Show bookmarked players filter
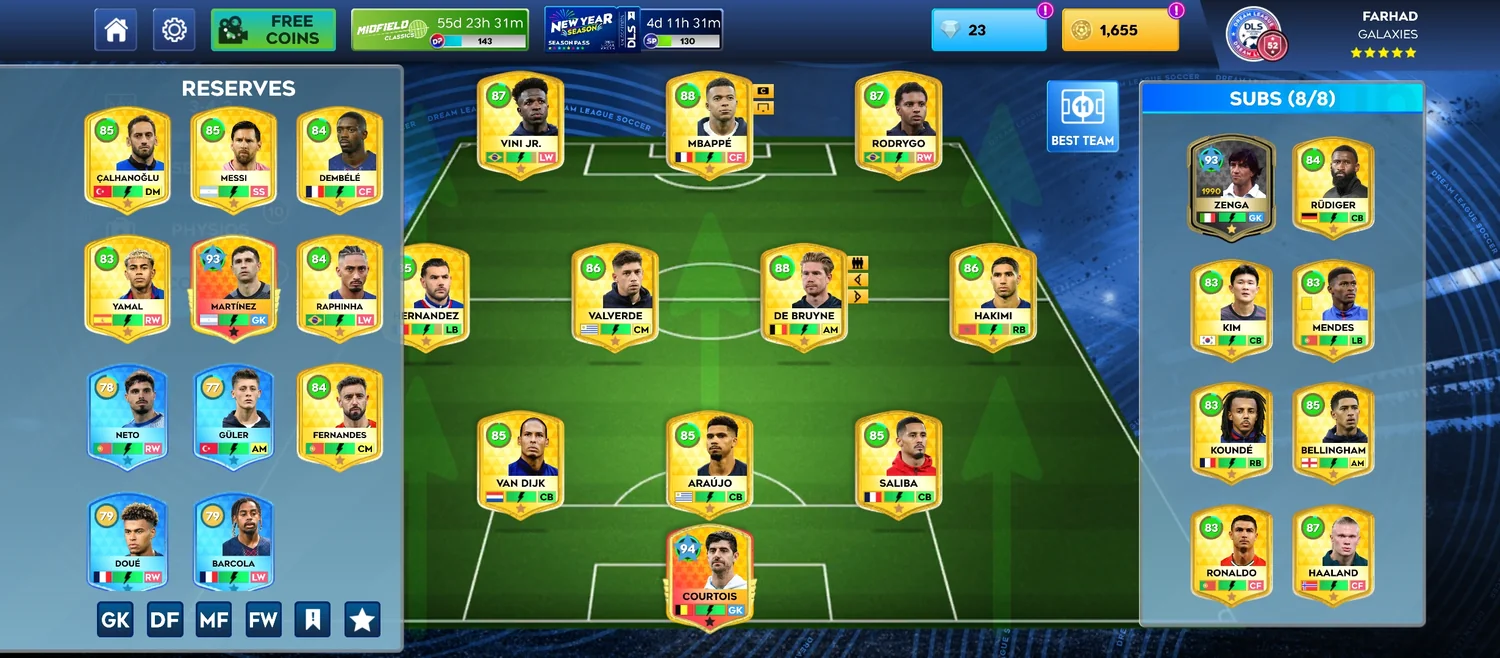 point(312,620)
